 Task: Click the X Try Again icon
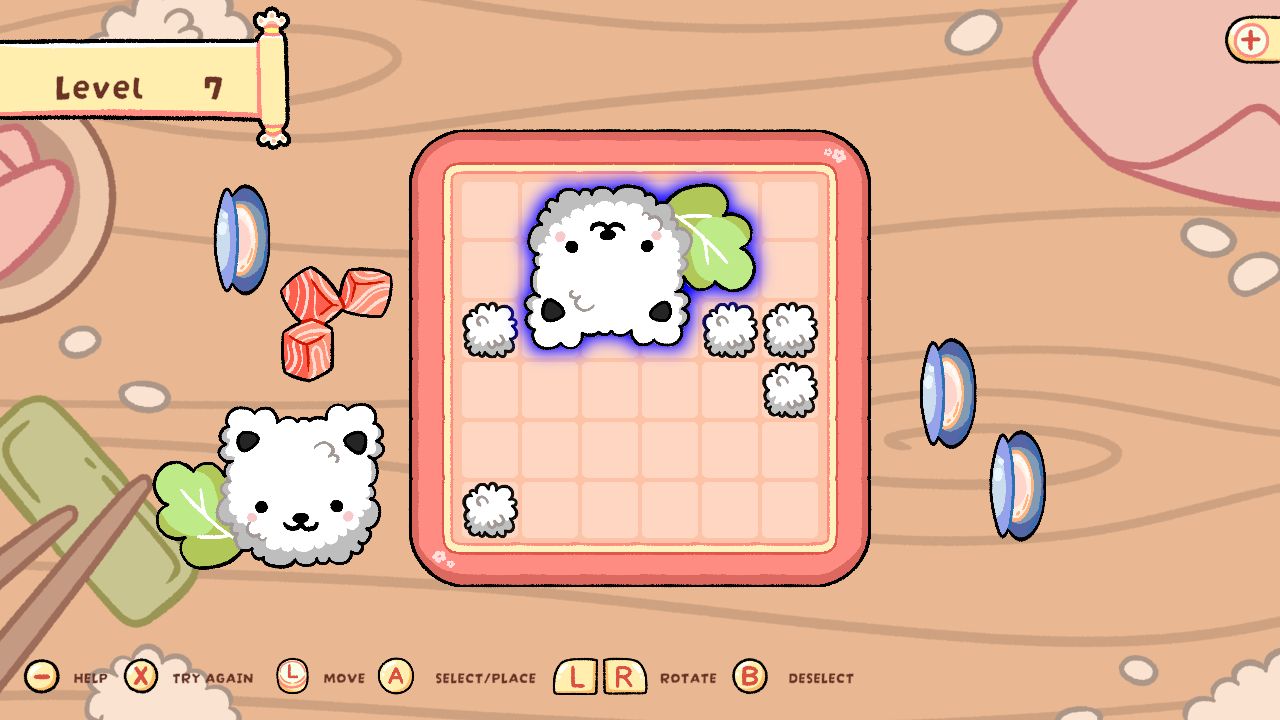(x=142, y=675)
